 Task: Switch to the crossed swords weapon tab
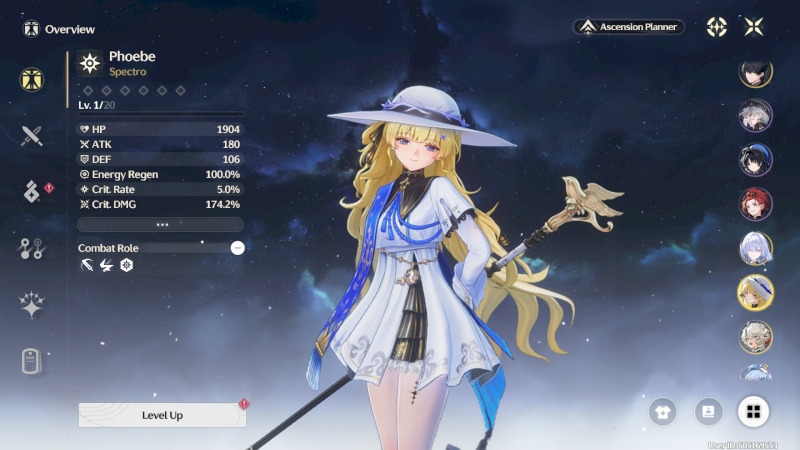click(x=31, y=135)
